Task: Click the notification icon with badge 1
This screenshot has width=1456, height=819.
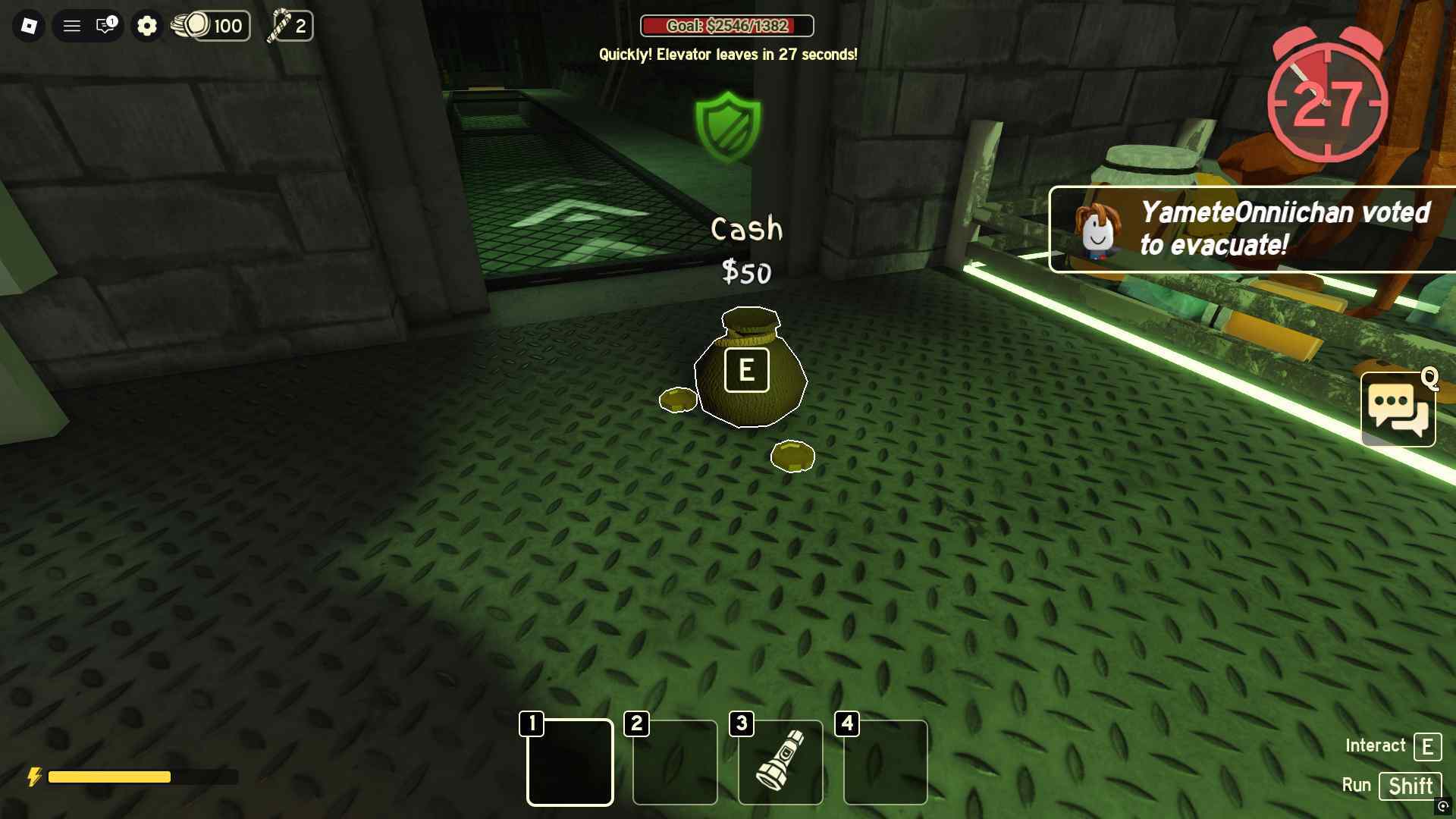Action: click(x=105, y=25)
